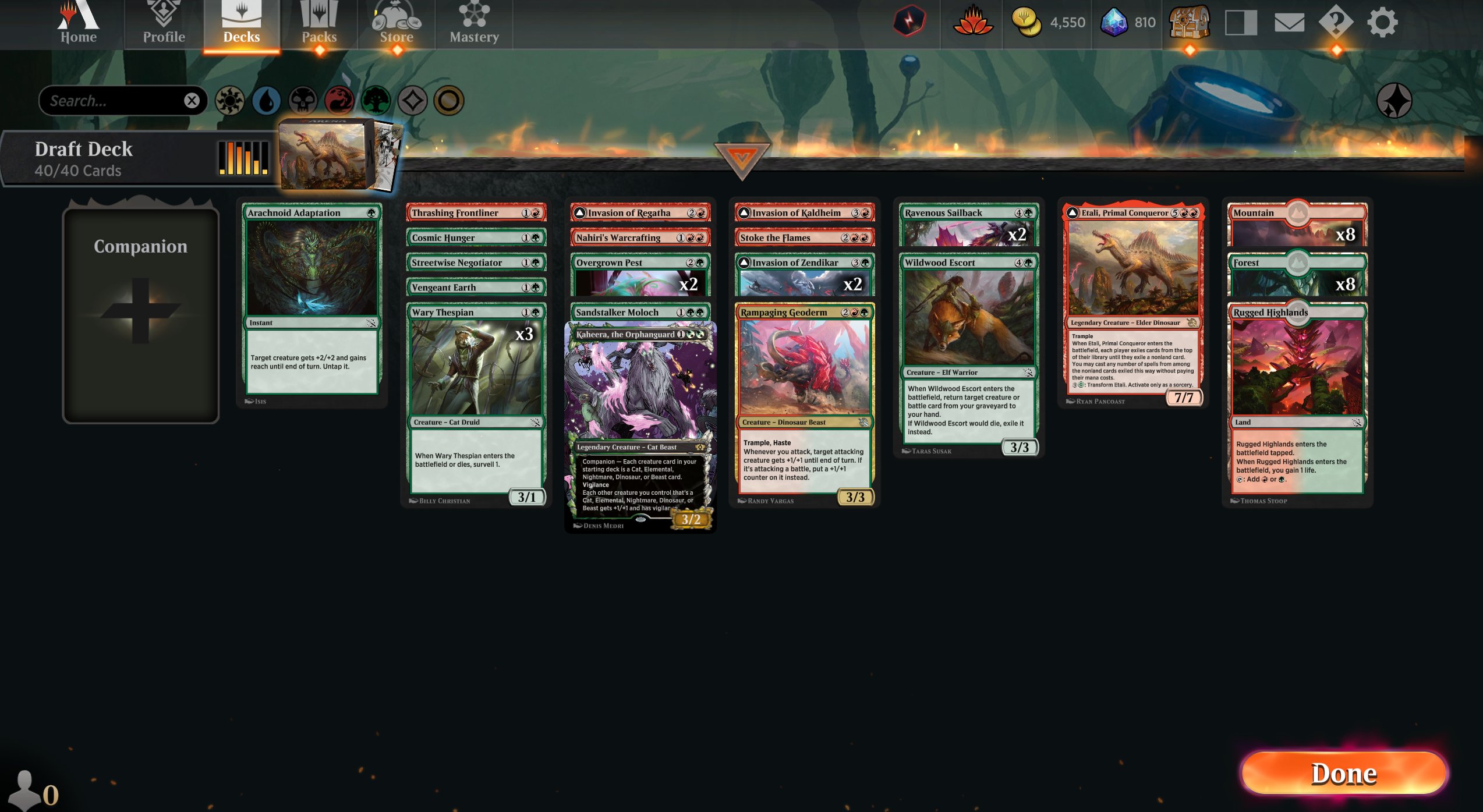1483x812 pixels.
Task: Open the help question mark
Action: pos(1336,23)
